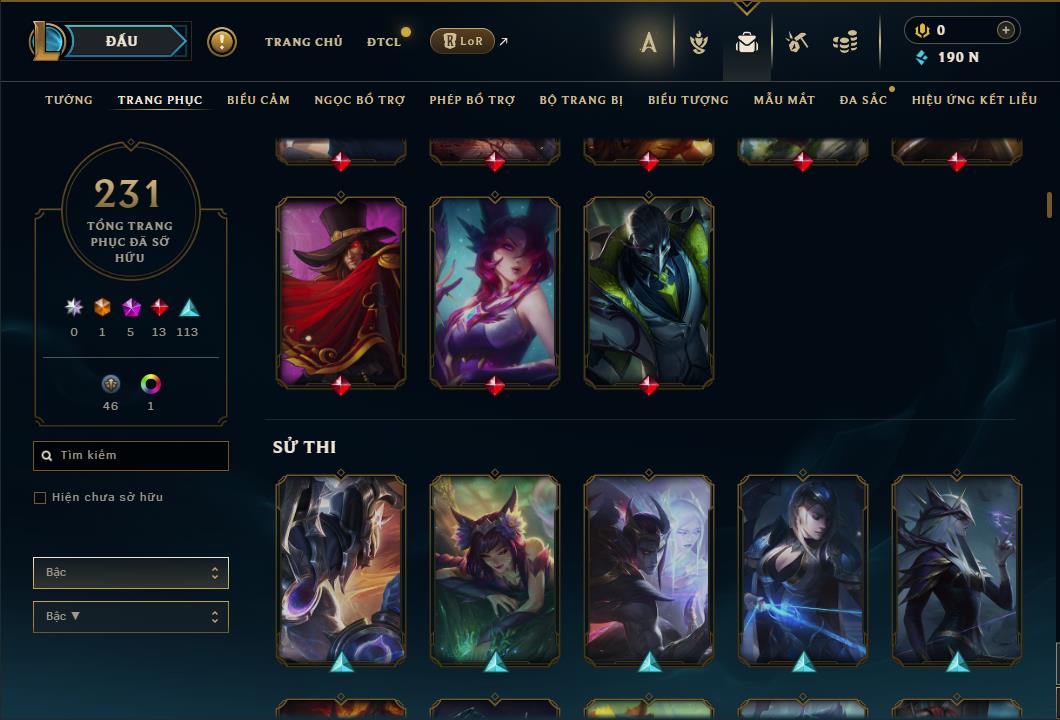
Task: Open the ĐTCL game mode page
Action: [x=383, y=42]
